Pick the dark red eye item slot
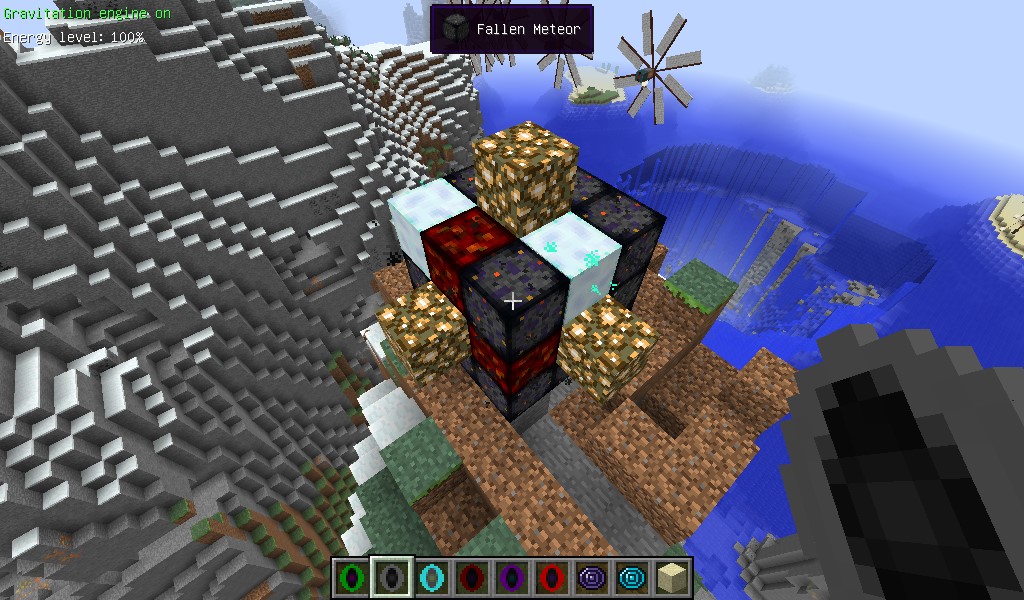Image resolution: width=1024 pixels, height=600 pixels. [471, 577]
